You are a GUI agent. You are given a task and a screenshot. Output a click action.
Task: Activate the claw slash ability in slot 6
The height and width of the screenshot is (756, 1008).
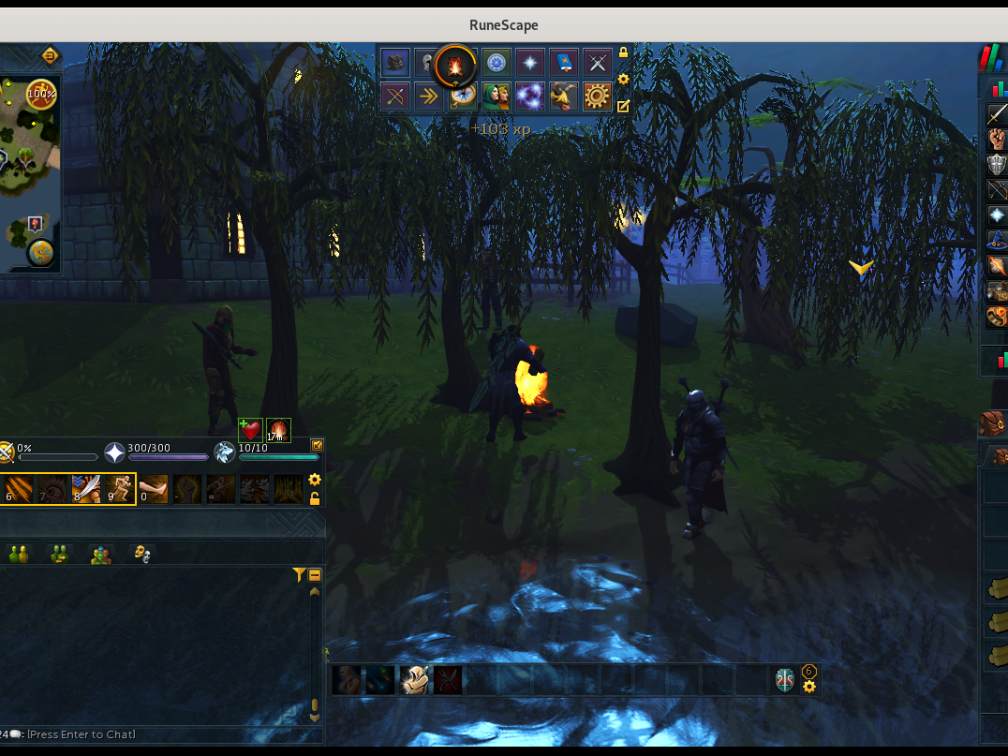click(x=17, y=489)
